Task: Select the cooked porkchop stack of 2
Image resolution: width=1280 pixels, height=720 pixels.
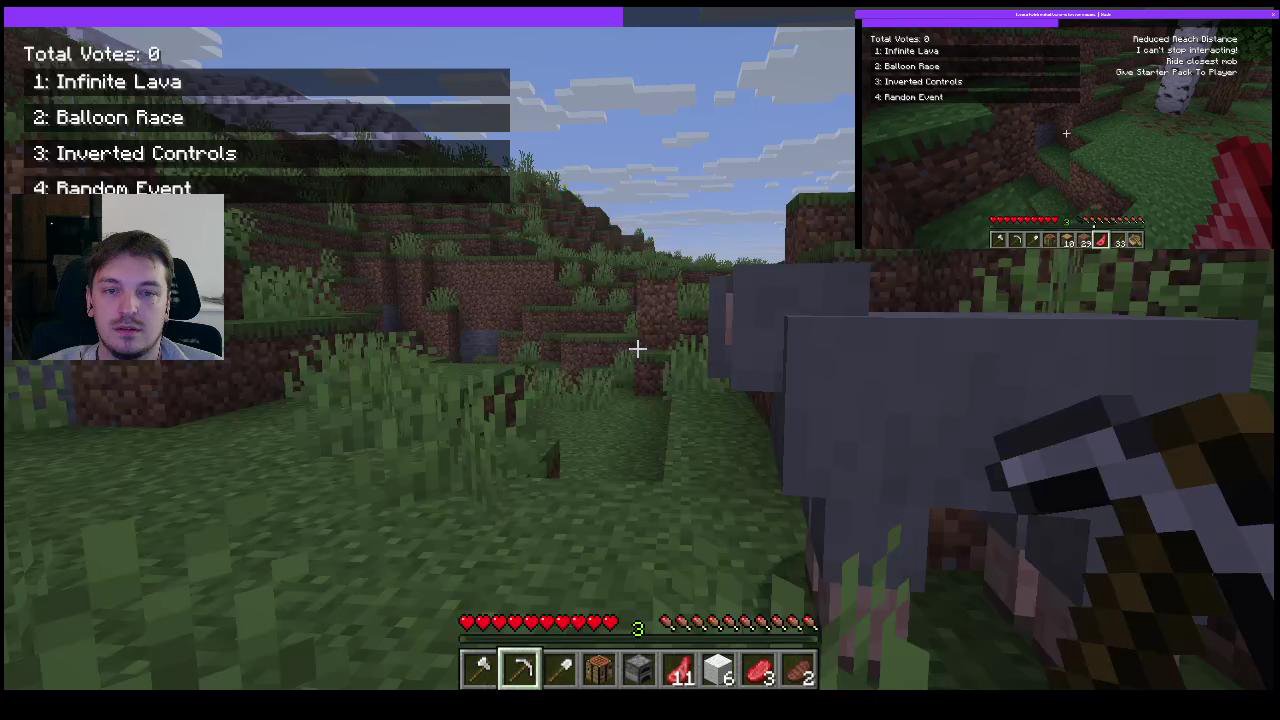Action: click(x=799, y=668)
